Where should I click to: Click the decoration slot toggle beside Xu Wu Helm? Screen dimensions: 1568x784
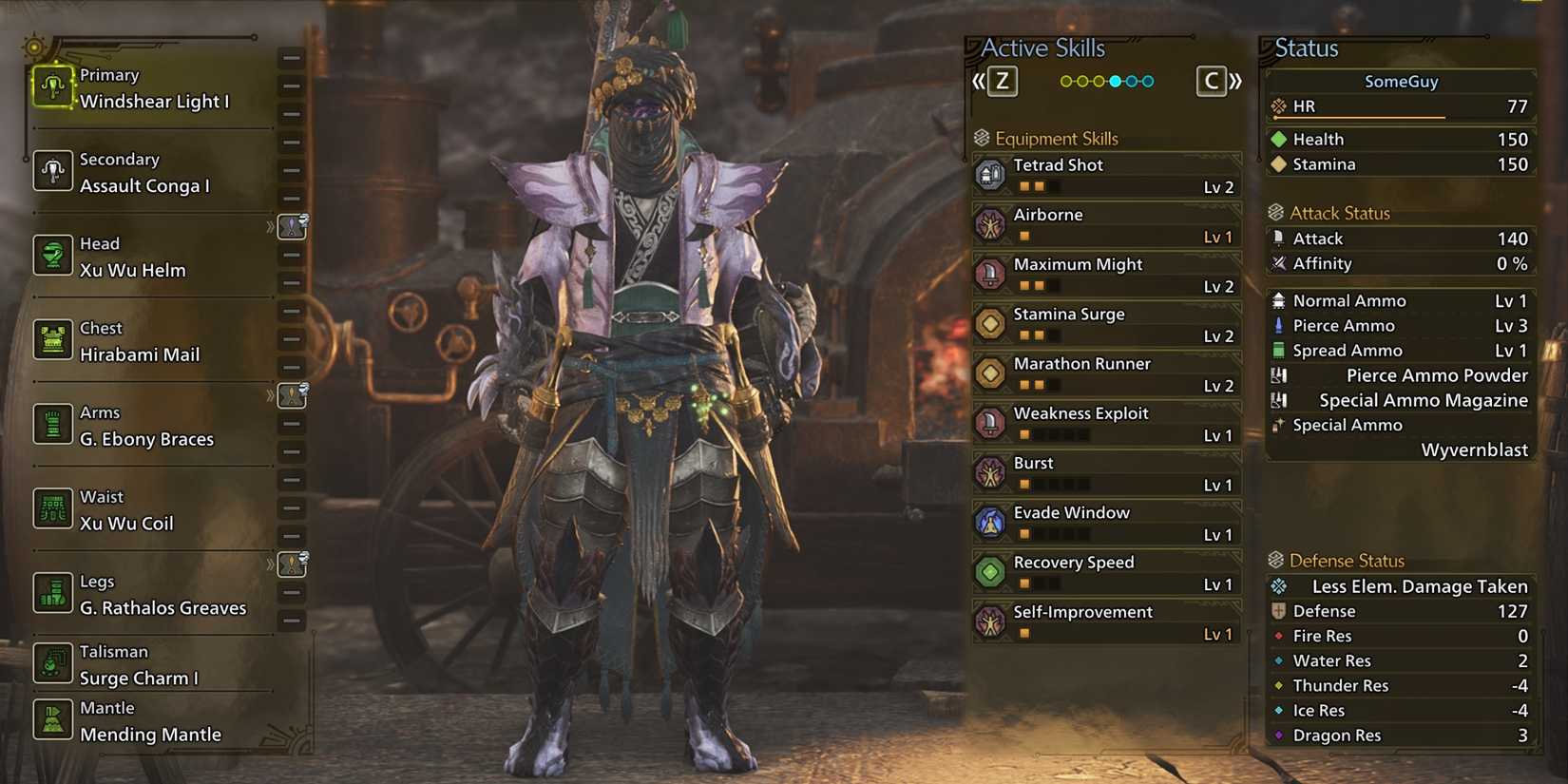[292, 228]
